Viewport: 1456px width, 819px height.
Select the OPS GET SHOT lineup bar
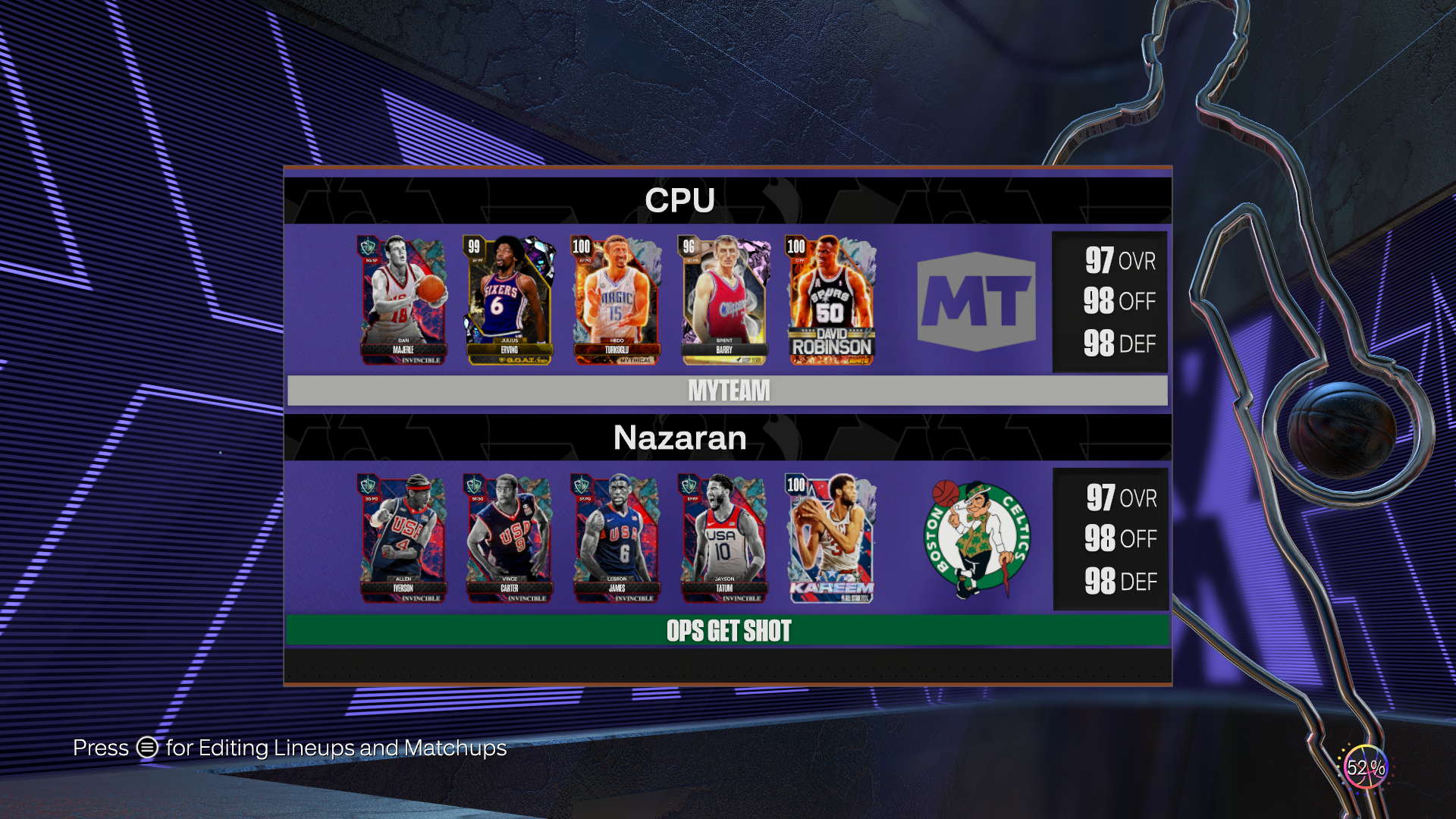[x=728, y=630]
